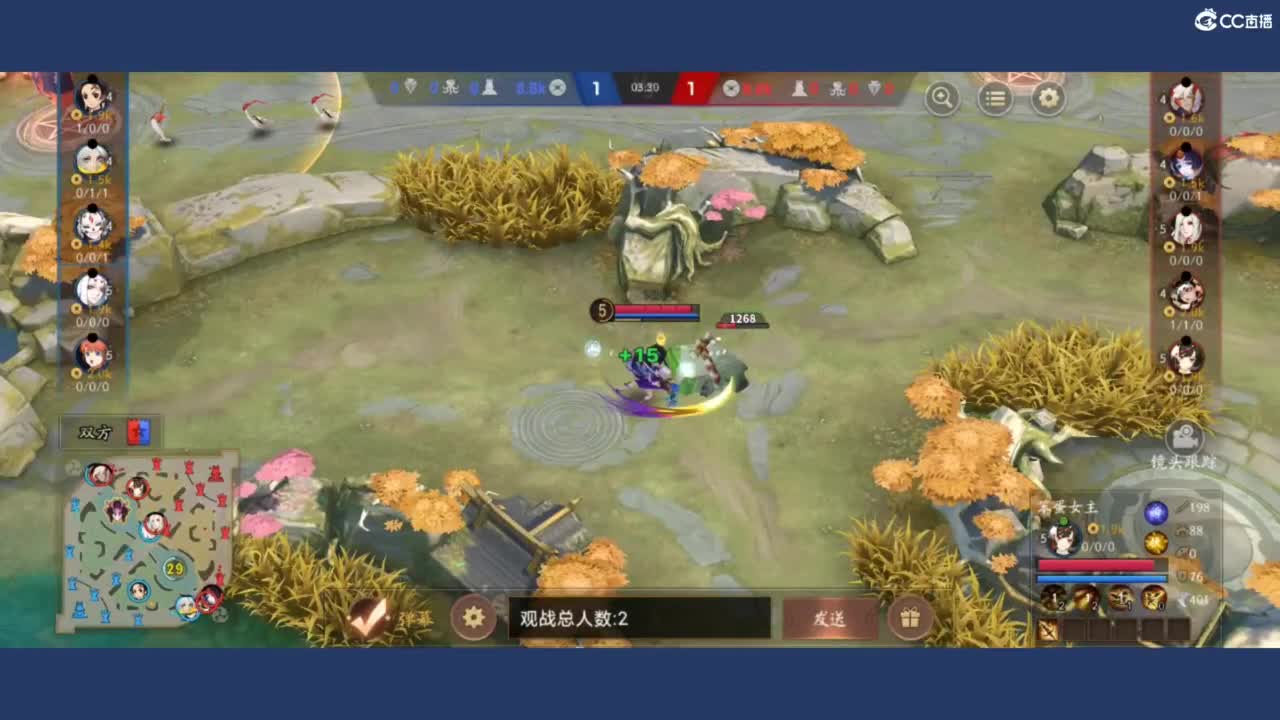The image size is (1280, 720).
Task: Click the 观战总人数 chat input field
Action: pos(640,618)
